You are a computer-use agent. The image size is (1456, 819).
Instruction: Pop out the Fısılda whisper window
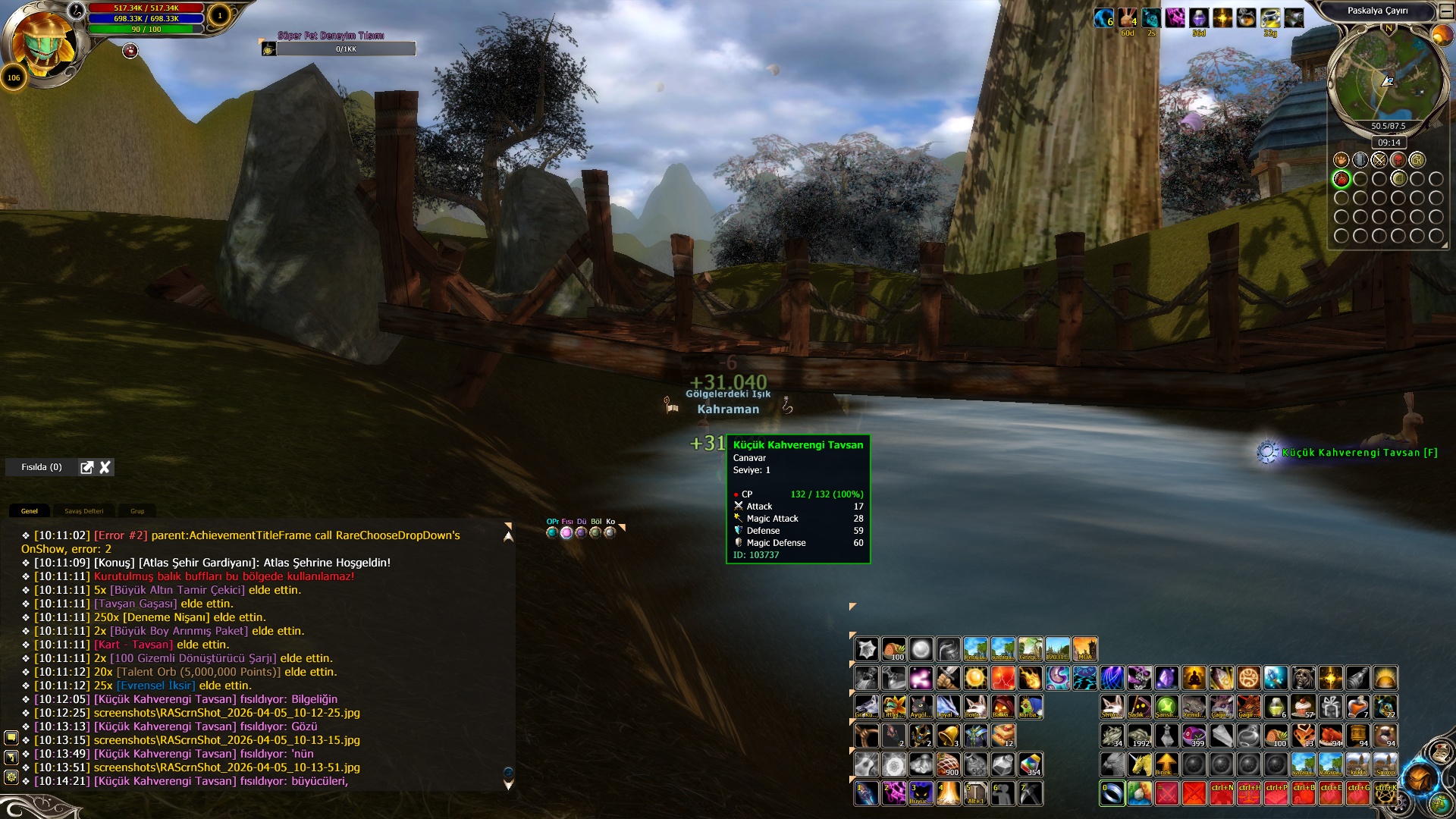click(87, 467)
